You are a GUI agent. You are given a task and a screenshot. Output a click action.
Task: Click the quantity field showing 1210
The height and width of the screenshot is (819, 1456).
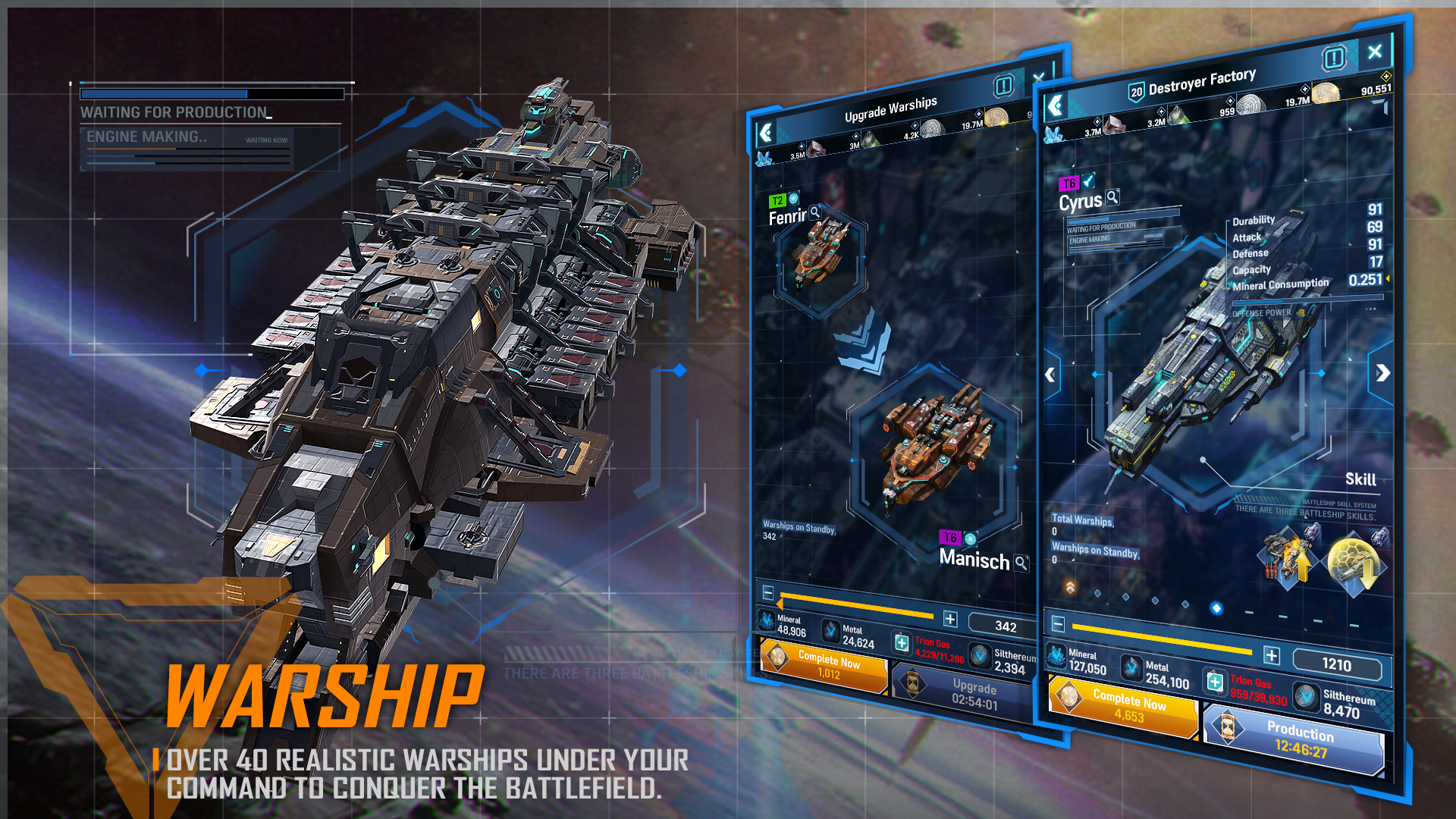click(1338, 665)
